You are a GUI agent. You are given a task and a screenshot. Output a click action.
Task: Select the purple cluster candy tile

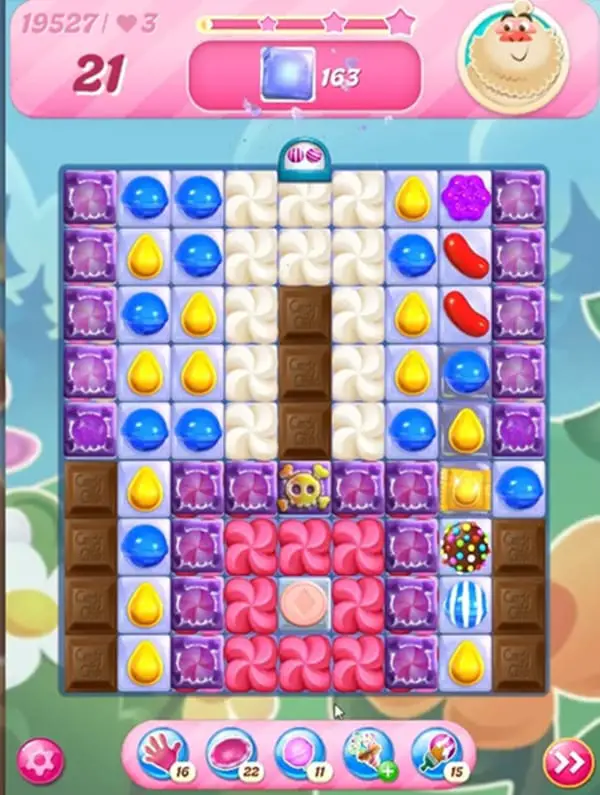(x=463, y=194)
